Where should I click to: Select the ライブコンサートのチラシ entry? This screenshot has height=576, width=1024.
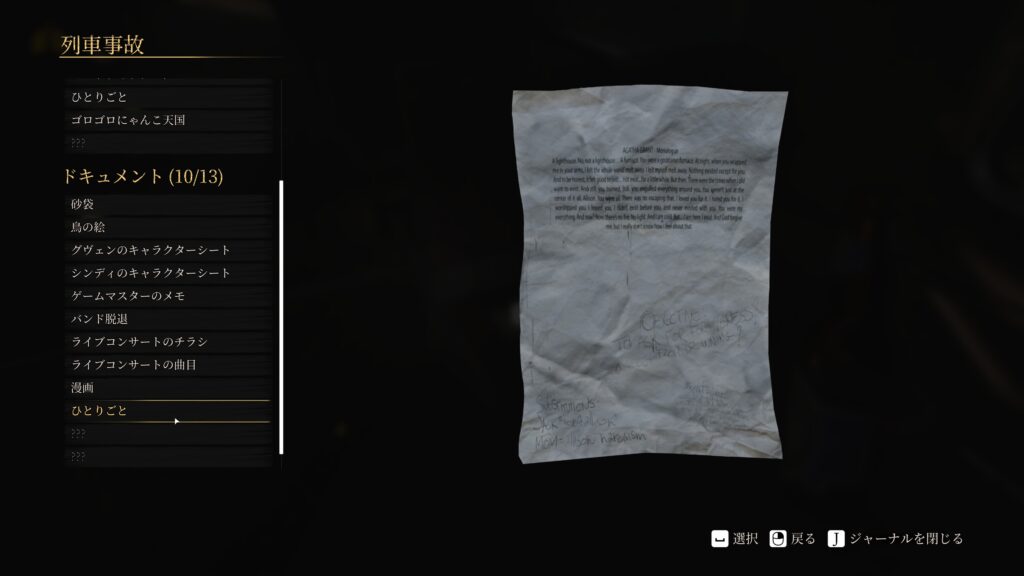165,342
